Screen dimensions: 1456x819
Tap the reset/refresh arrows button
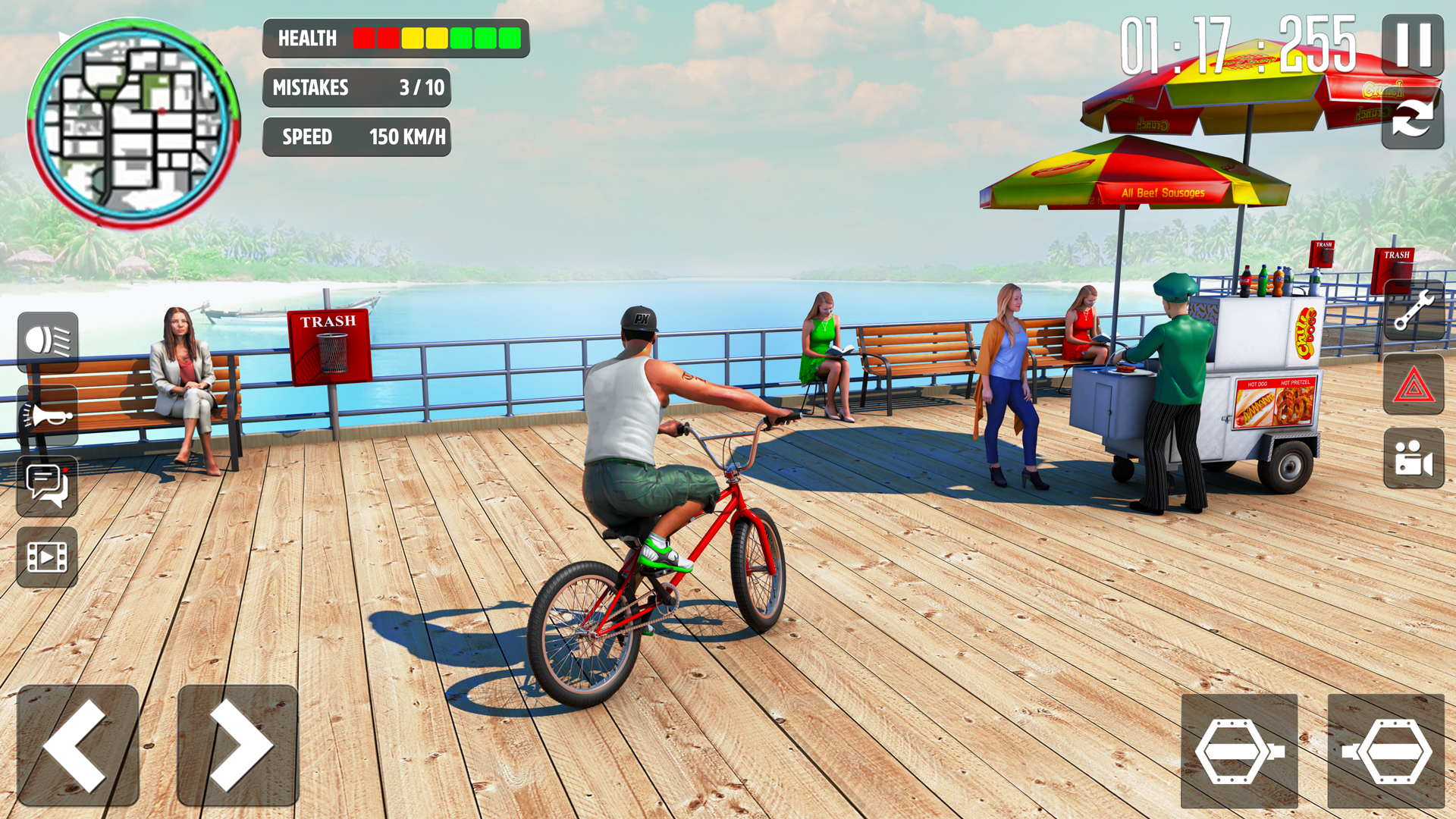(1412, 118)
